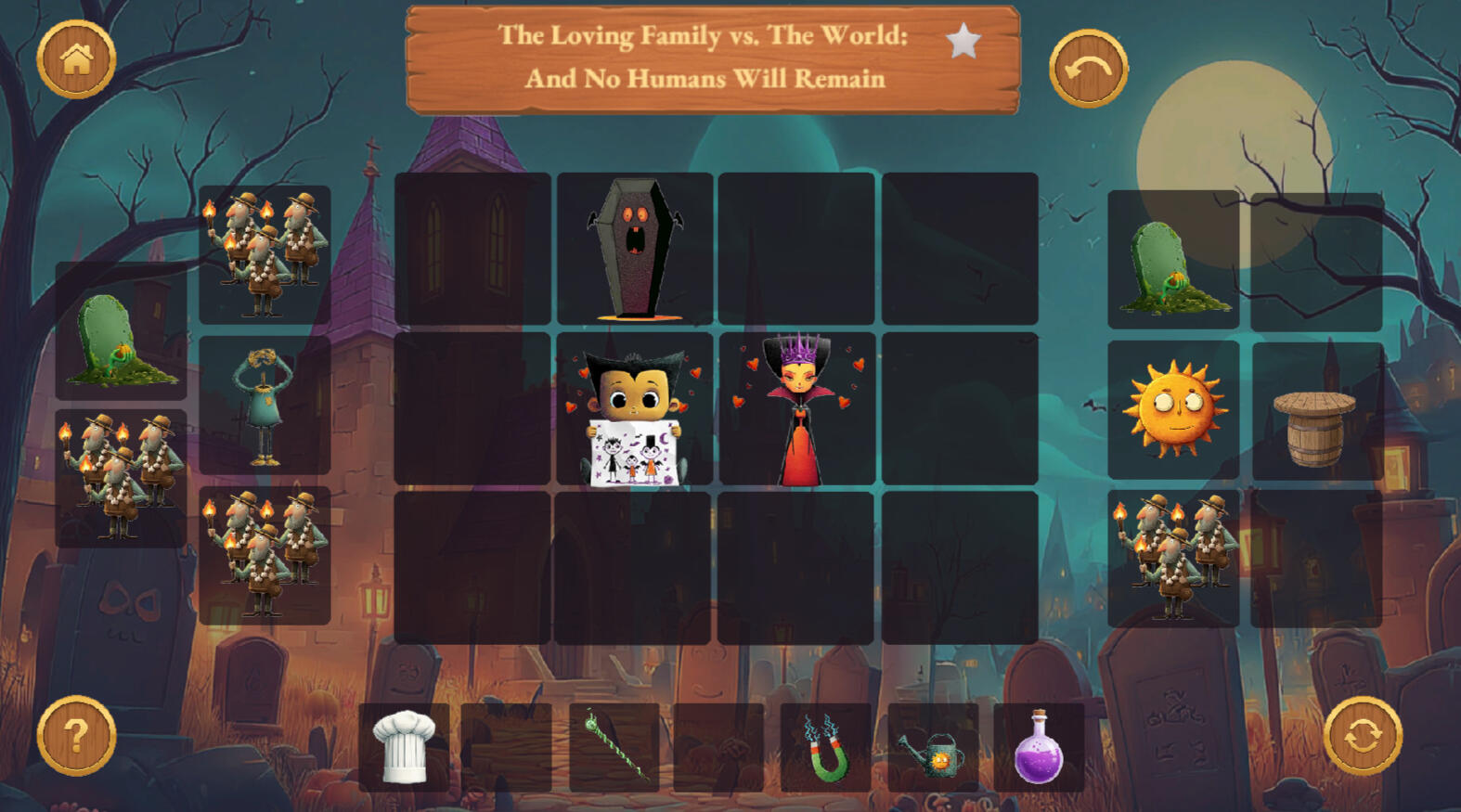Pick the horseshoe magnet item
The image size is (1461, 812).
pos(825,748)
